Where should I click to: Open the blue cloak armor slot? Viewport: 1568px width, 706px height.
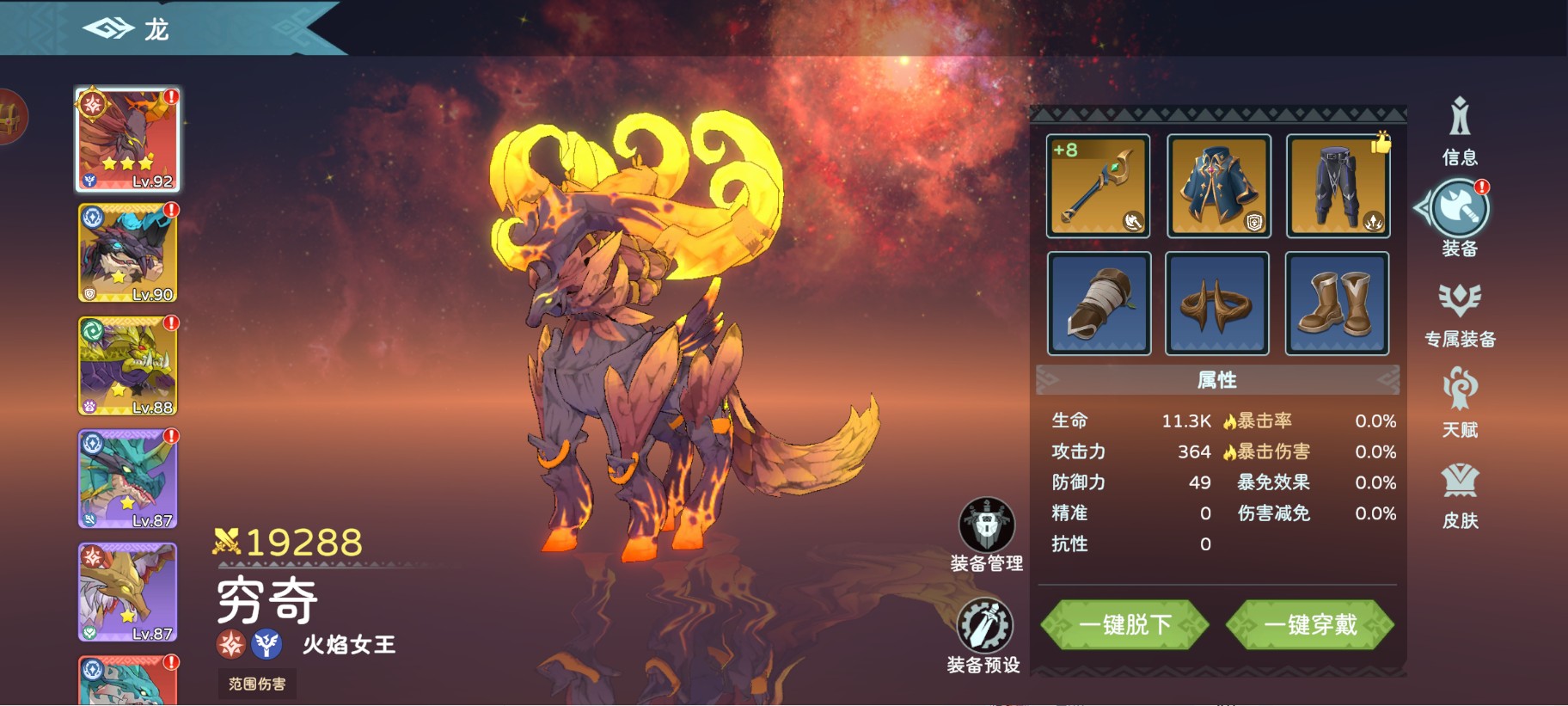point(1217,185)
